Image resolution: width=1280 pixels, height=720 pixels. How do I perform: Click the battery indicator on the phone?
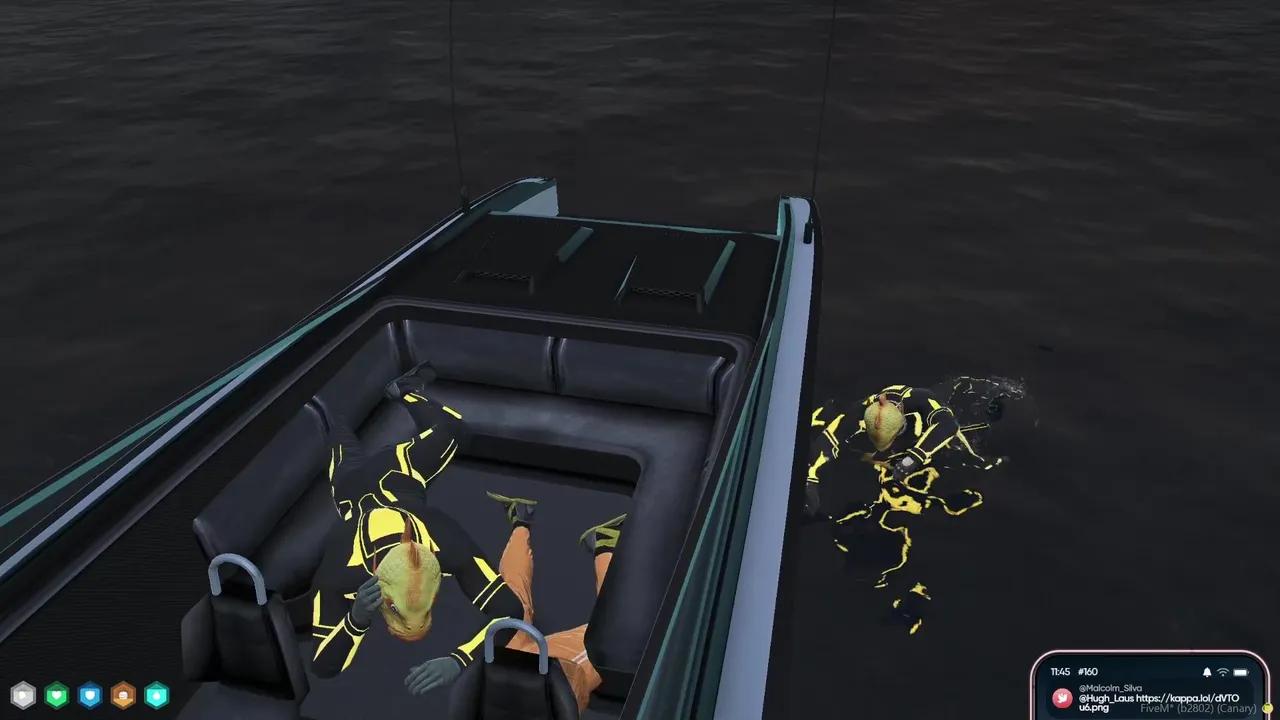pyautogui.click(x=1240, y=672)
